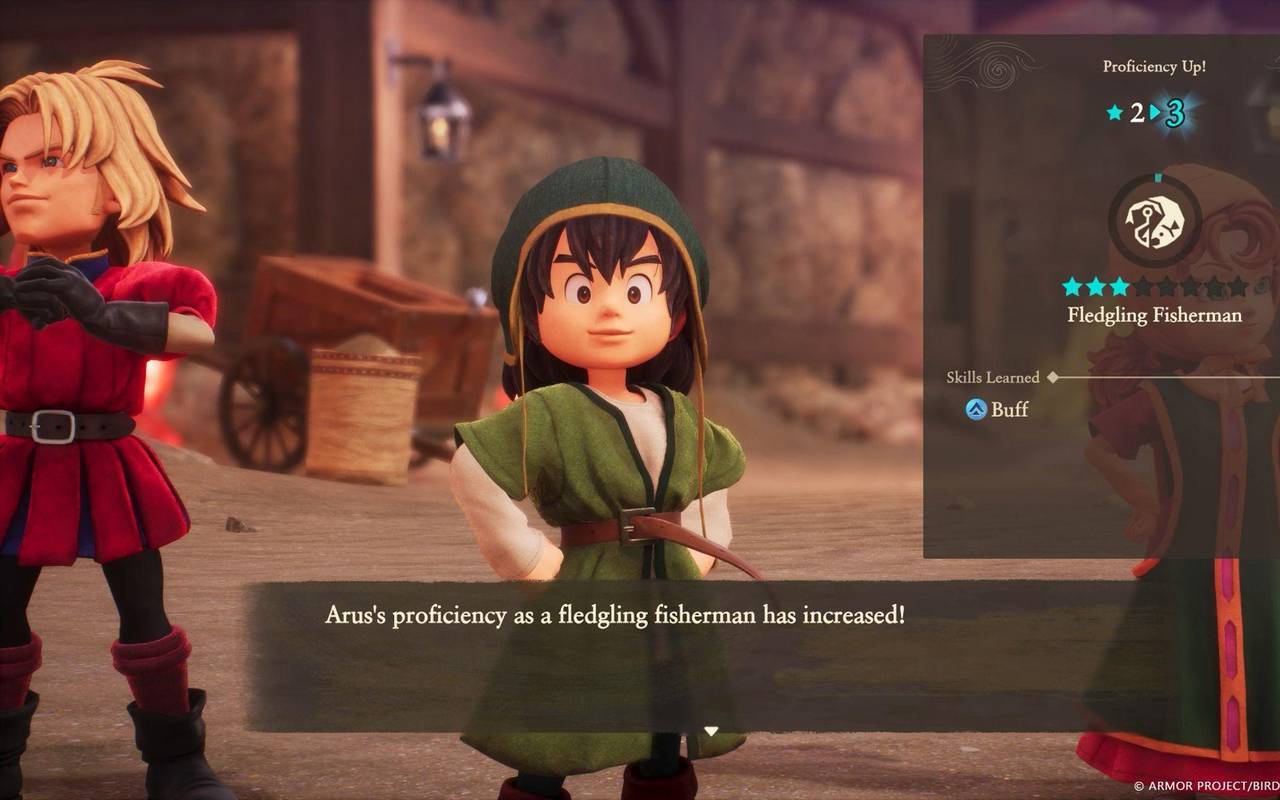Click the teal progress notch atop the badge ring
The image size is (1280, 800).
(1157, 178)
